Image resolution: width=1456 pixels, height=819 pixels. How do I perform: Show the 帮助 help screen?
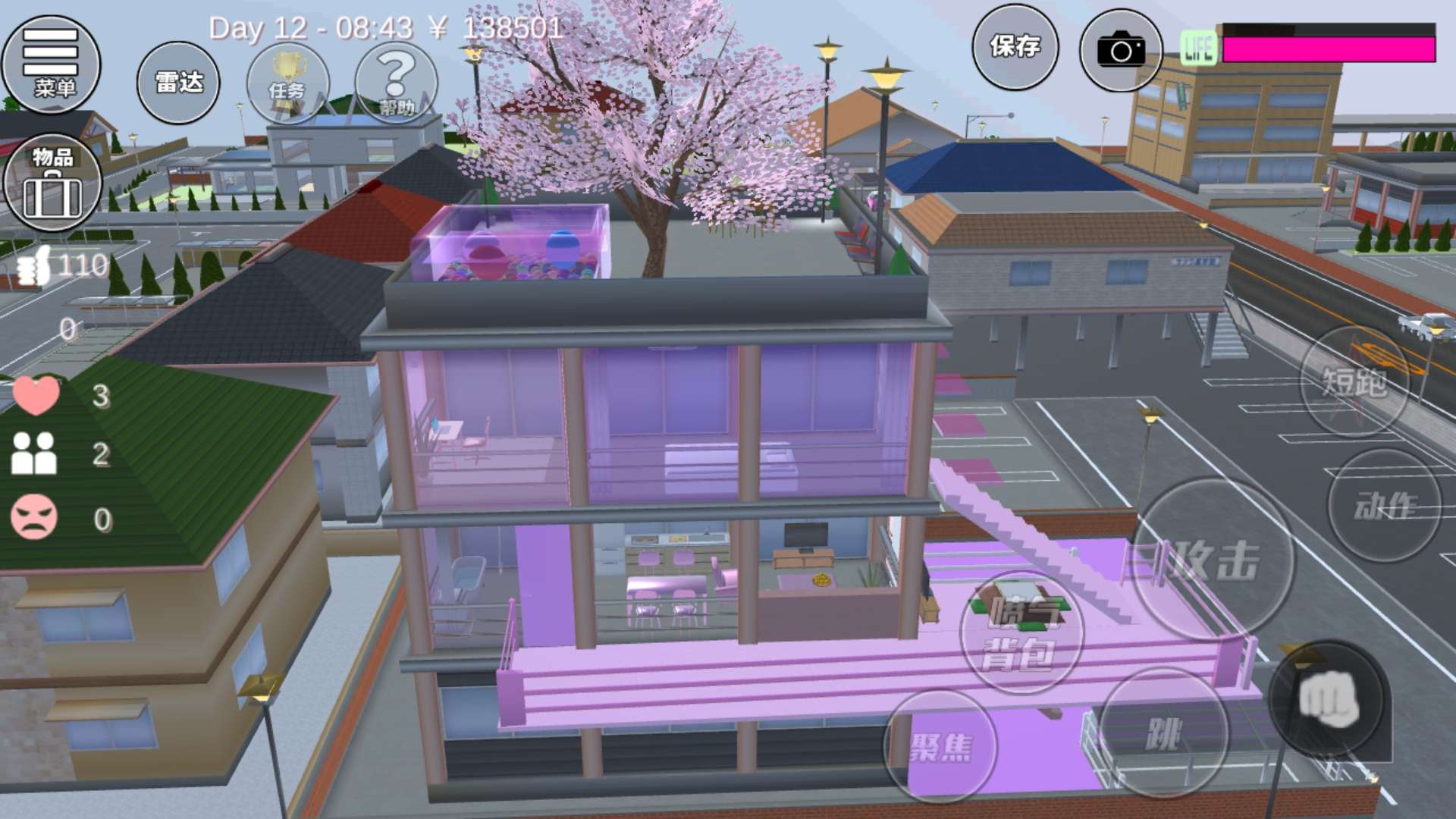click(x=396, y=83)
